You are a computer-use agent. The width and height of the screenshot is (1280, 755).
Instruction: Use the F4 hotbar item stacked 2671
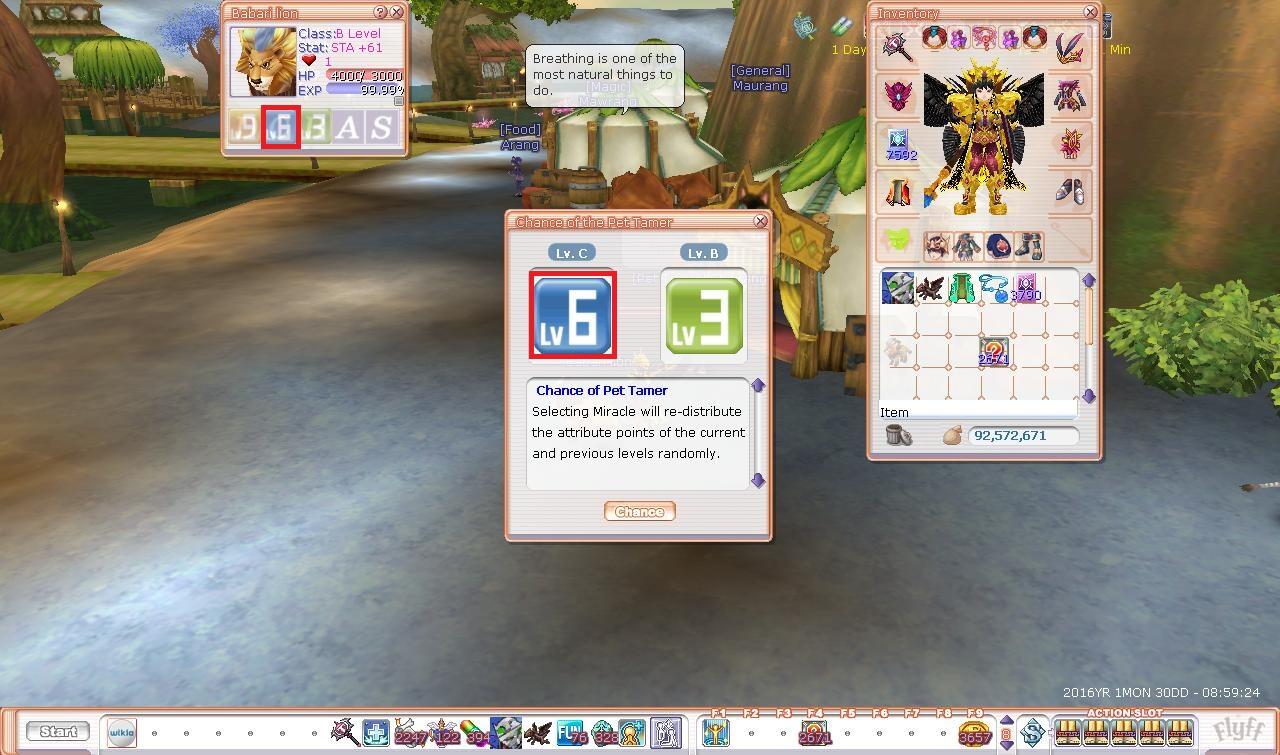815,733
